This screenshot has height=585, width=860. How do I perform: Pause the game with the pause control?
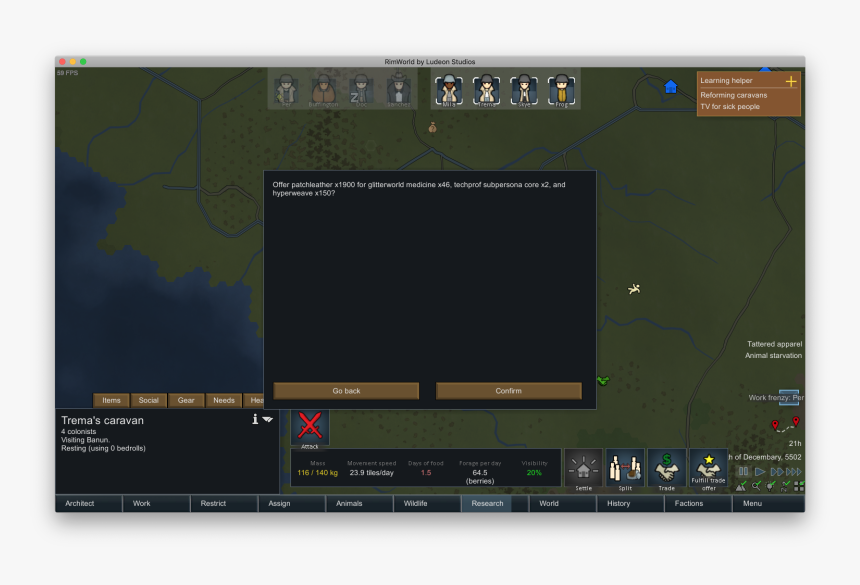[x=743, y=472]
